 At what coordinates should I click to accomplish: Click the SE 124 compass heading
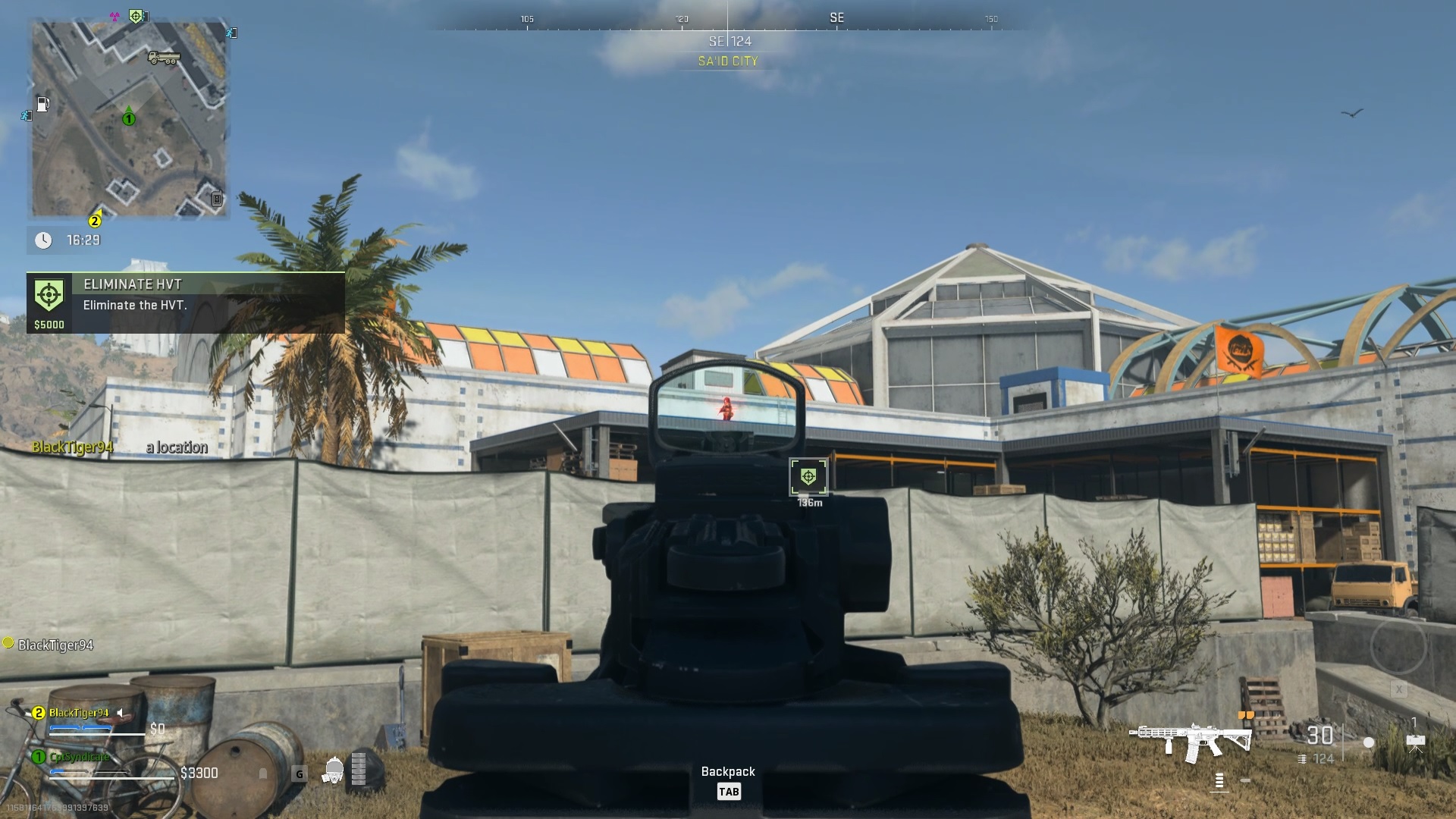[729, 42]
